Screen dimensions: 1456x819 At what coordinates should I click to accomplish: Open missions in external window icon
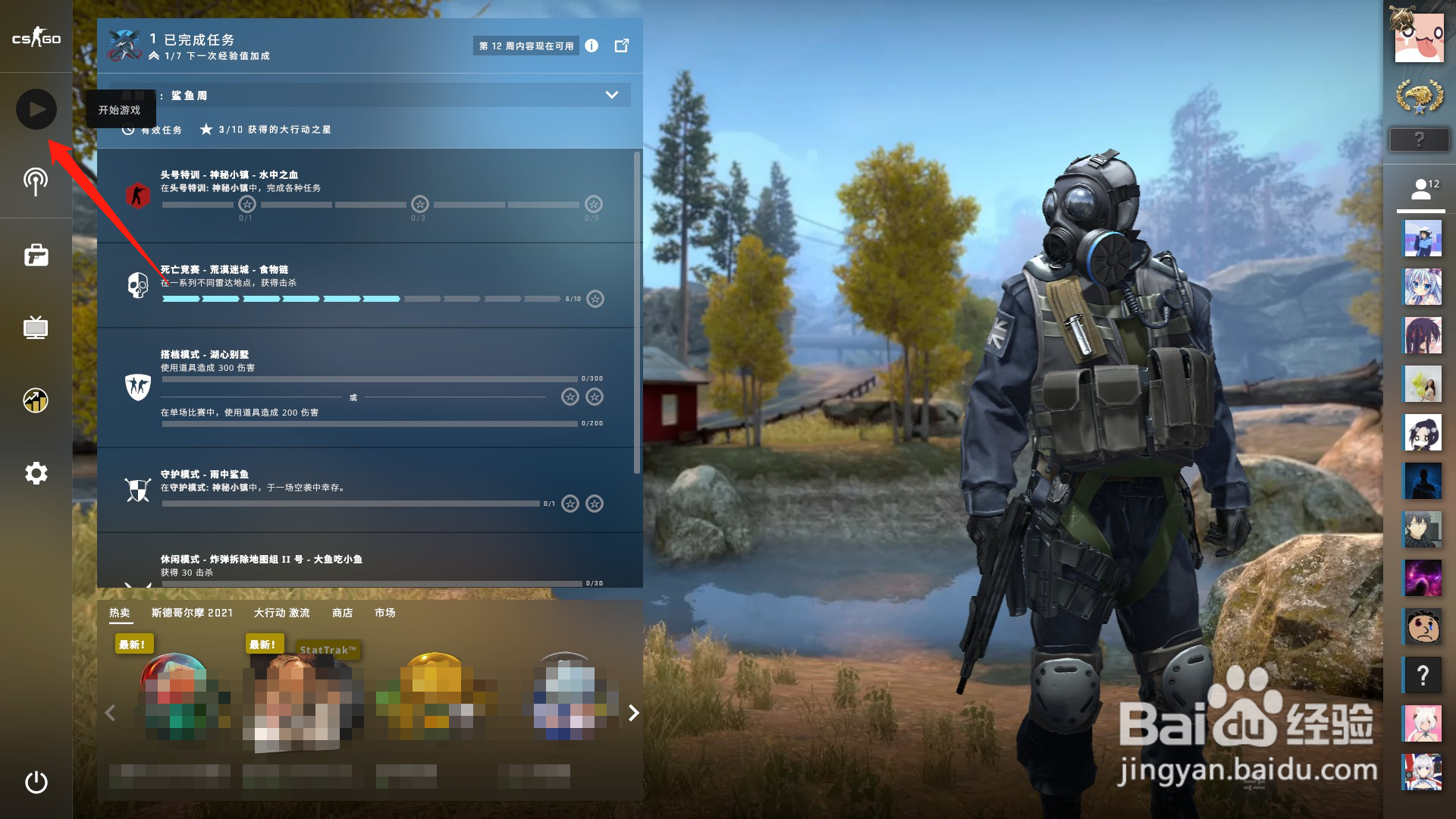pyautogui.click(x=622, y=45)
